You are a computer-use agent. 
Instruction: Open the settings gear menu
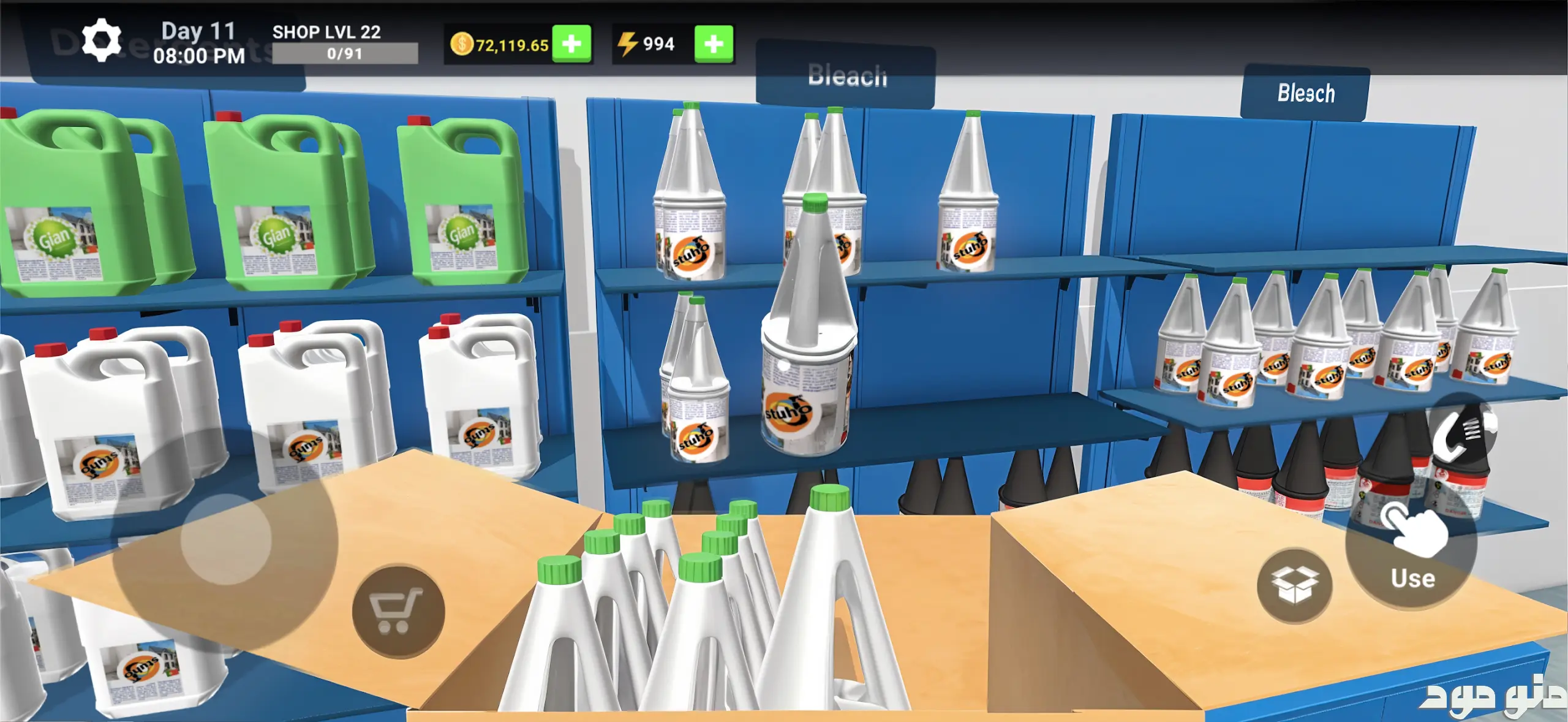(x=101, y=40)
